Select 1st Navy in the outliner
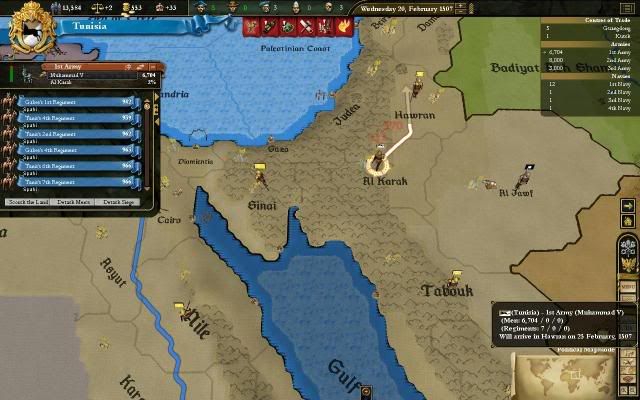This screenshot has width=640, height=400. tap(616, 84)
